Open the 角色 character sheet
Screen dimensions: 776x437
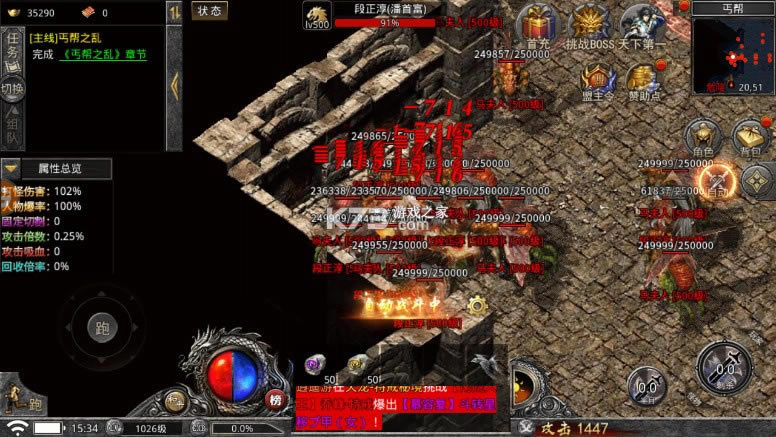point(702,136)
